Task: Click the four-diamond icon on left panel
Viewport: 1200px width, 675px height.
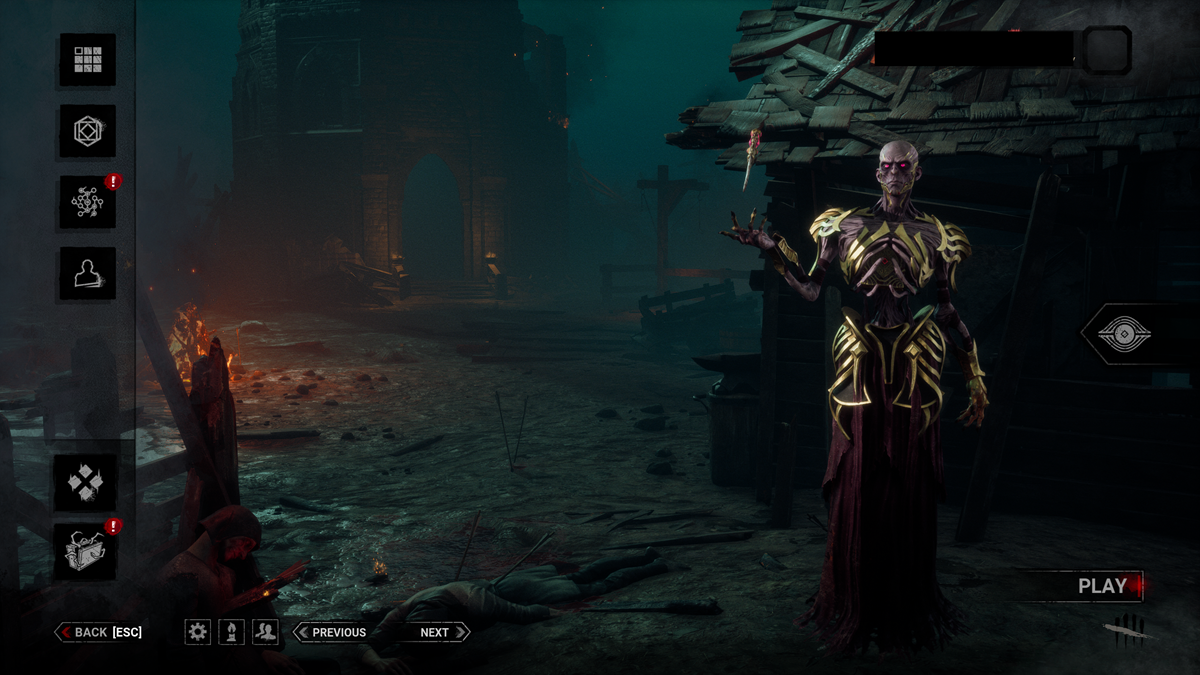Action: point(85,483)
